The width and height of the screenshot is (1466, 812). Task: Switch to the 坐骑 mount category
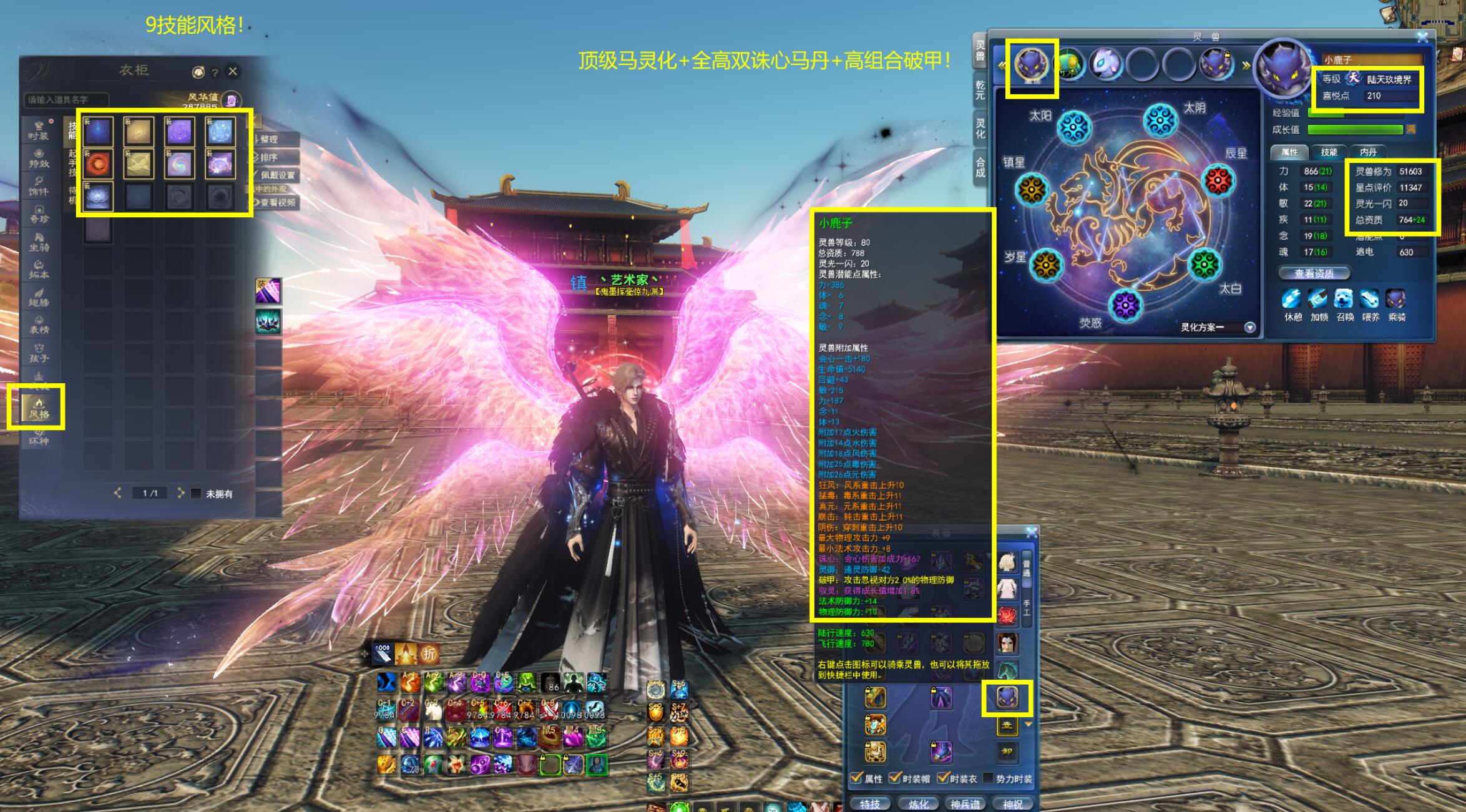[x=39, y=242]
